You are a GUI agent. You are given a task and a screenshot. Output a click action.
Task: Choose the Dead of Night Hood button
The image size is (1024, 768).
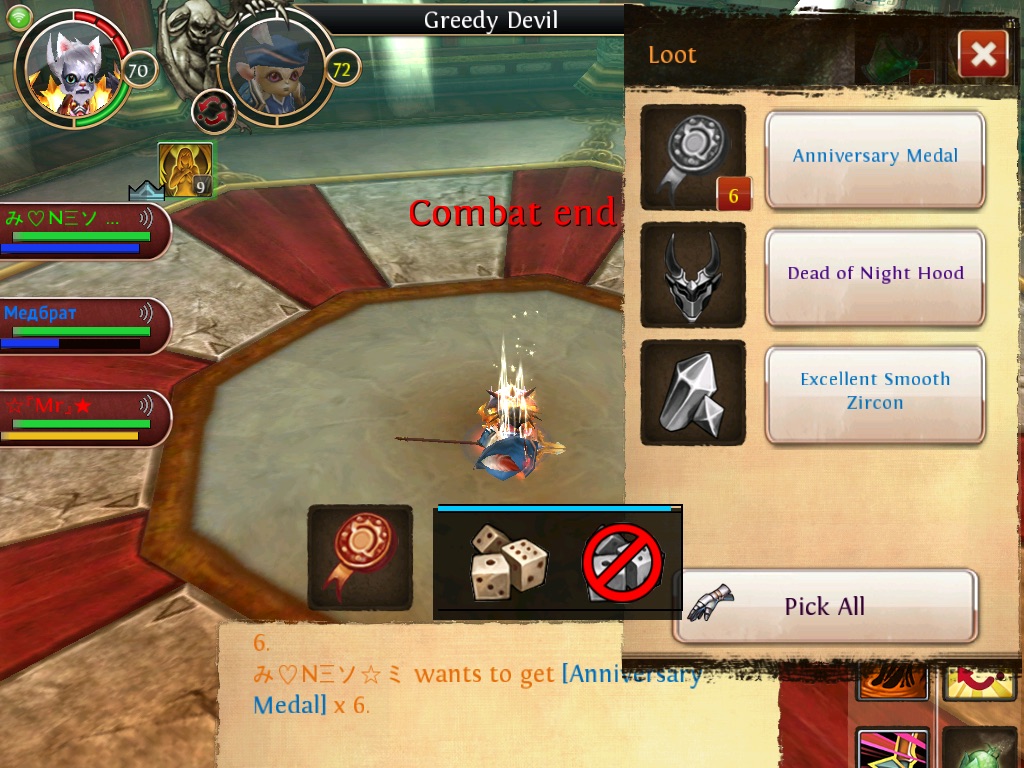pos(875,275)
